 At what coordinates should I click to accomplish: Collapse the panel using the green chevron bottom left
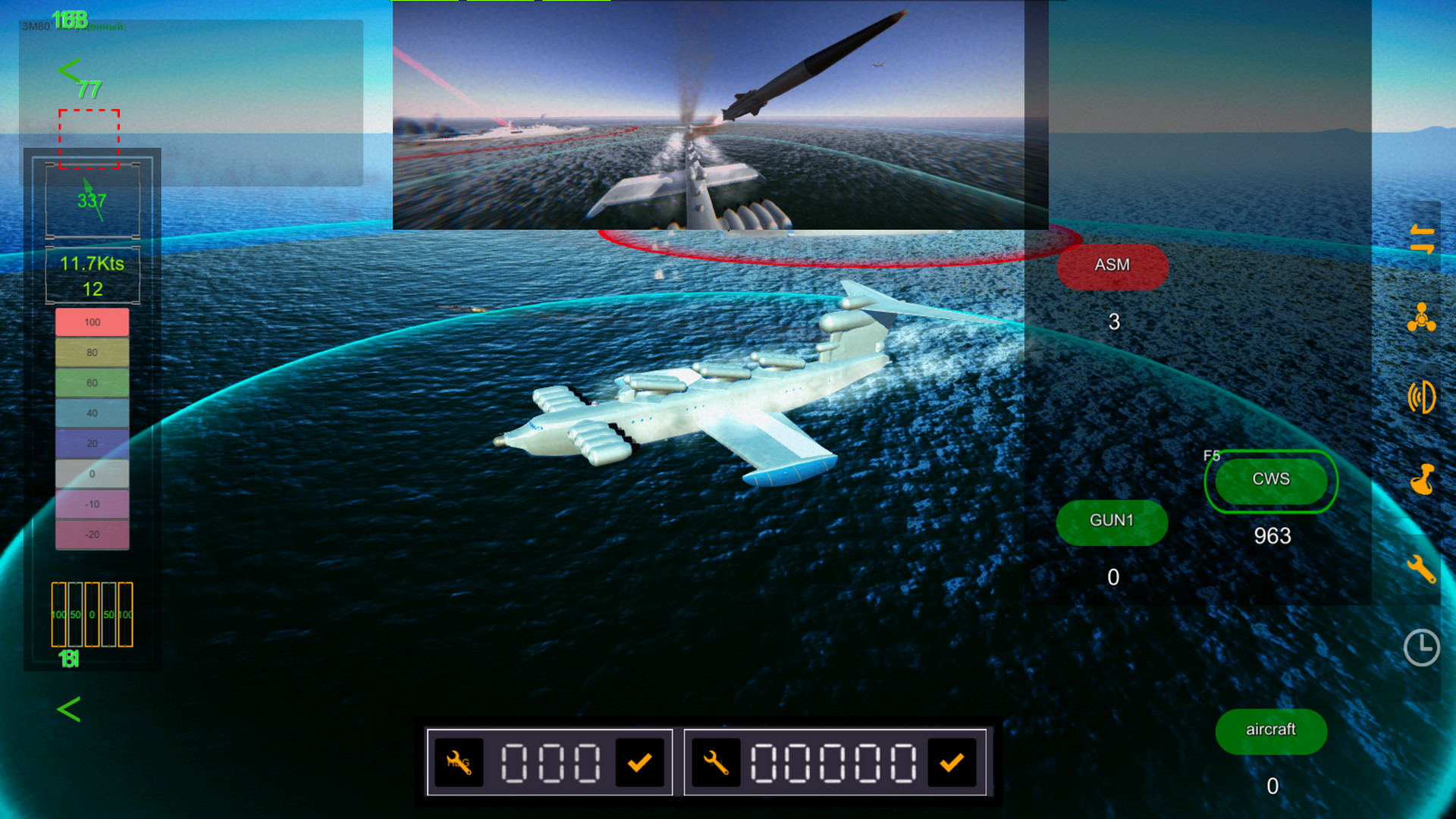(68, 710)
